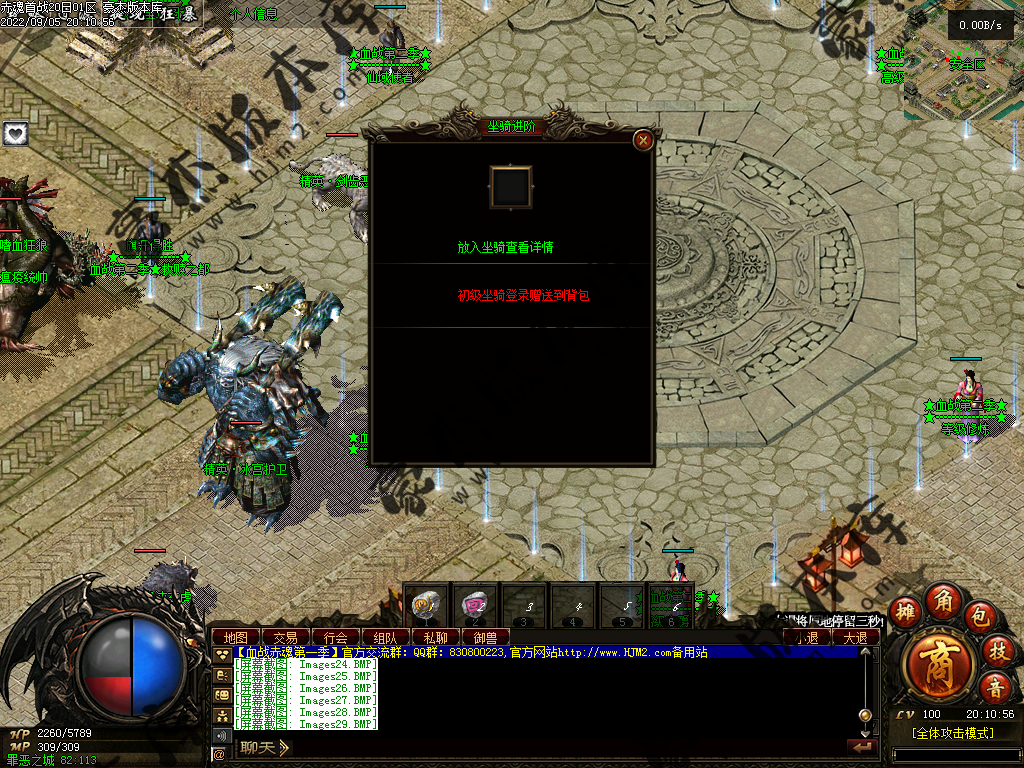Open the 音 sound button
1024x768 pixels.
(996, 687)
